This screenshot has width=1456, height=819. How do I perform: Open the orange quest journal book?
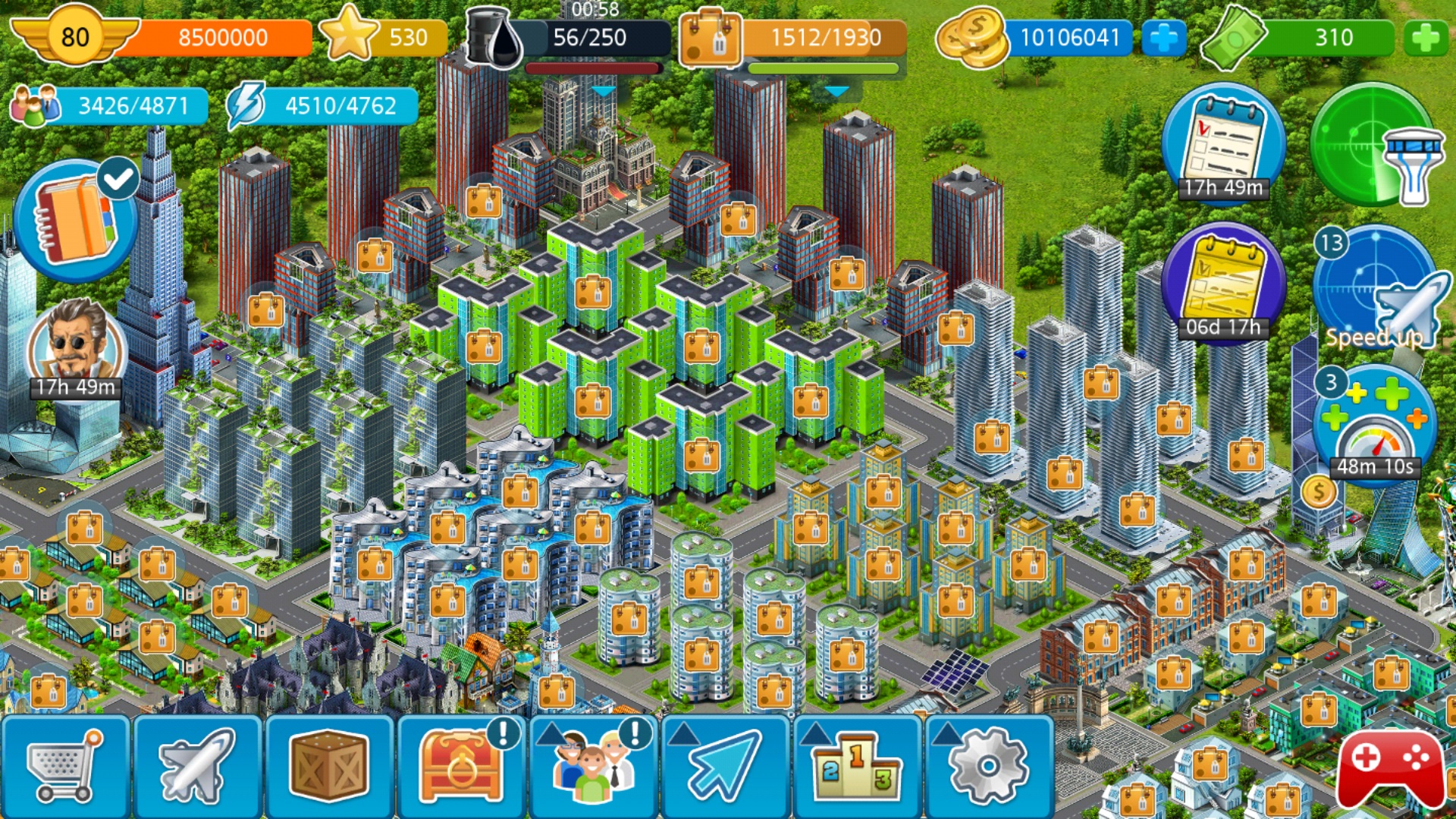(x=76, y=221)
